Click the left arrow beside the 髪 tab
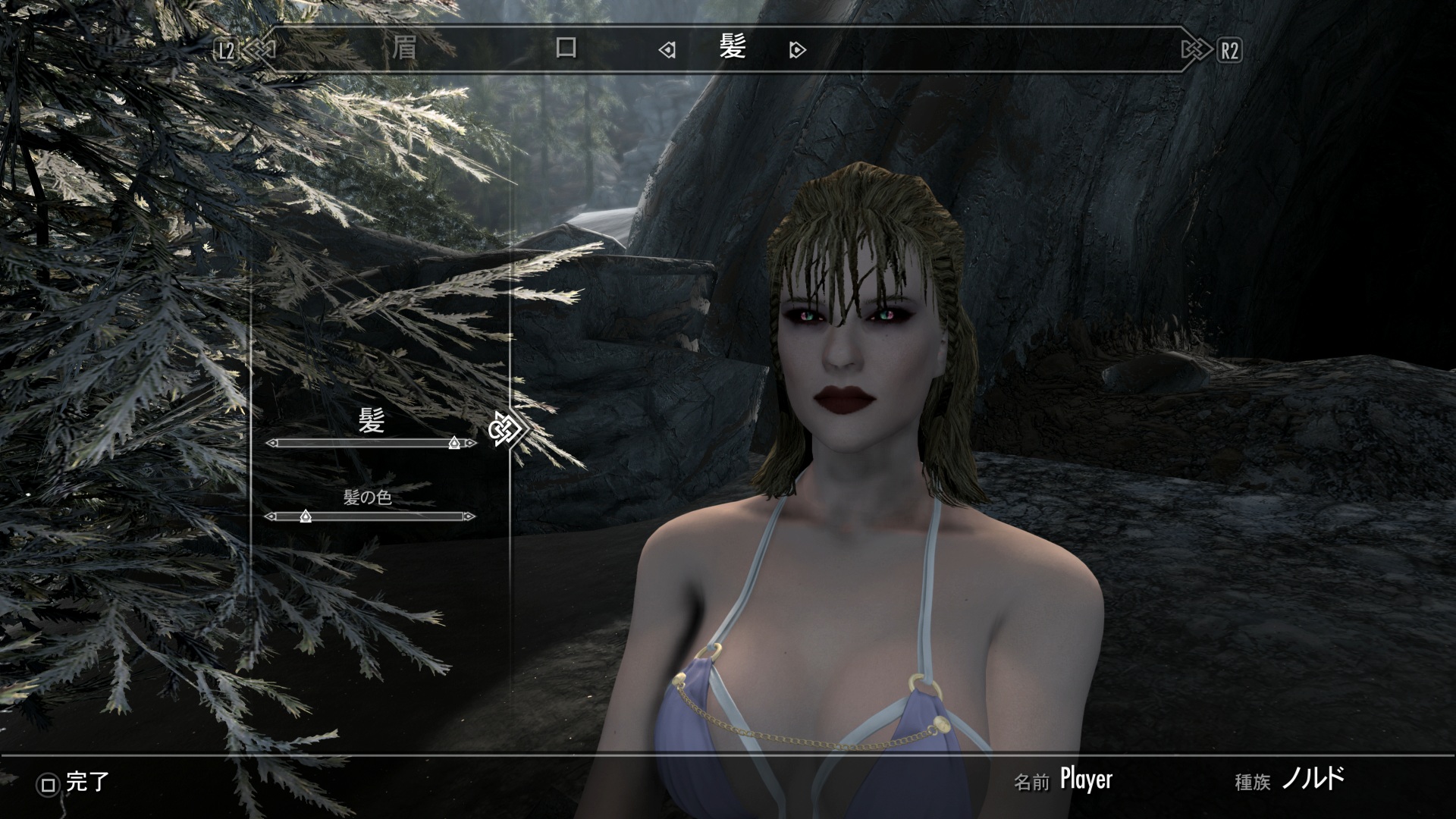 tap(667, 51)
